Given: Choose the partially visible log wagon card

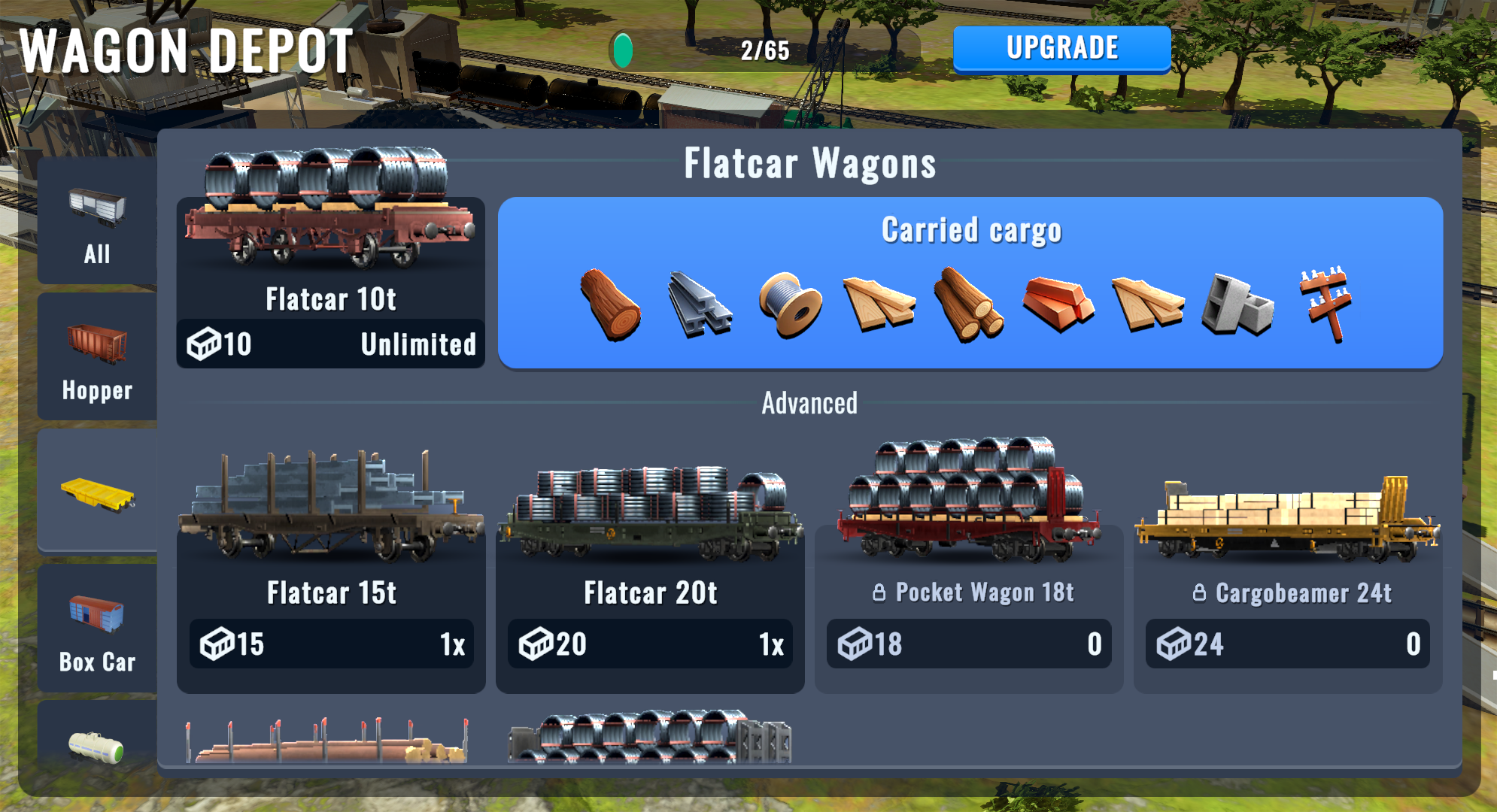Looking at the screenshot, I should tap(328, 741).
